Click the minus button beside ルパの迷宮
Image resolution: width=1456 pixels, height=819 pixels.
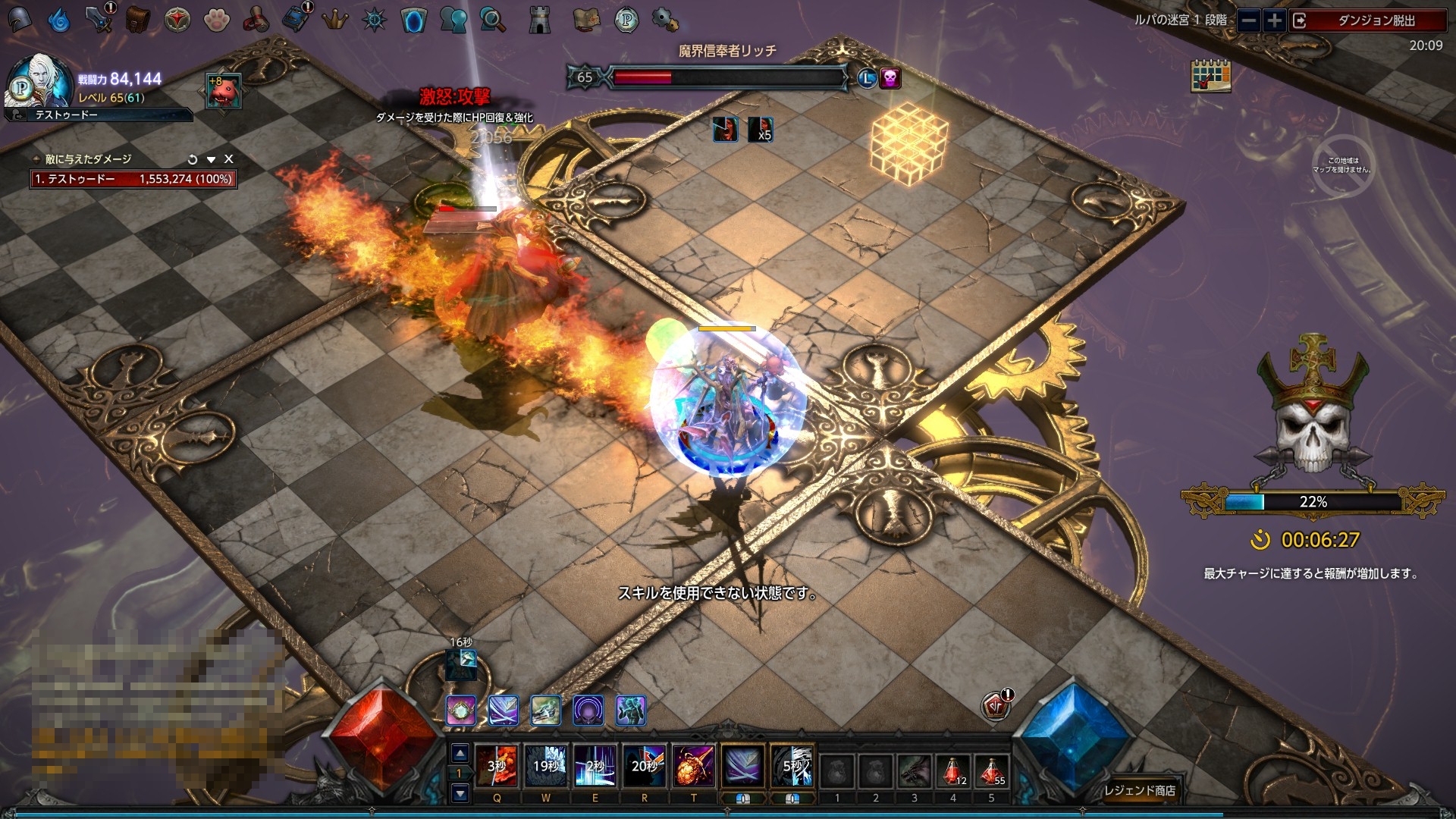tap(1249, 20)
